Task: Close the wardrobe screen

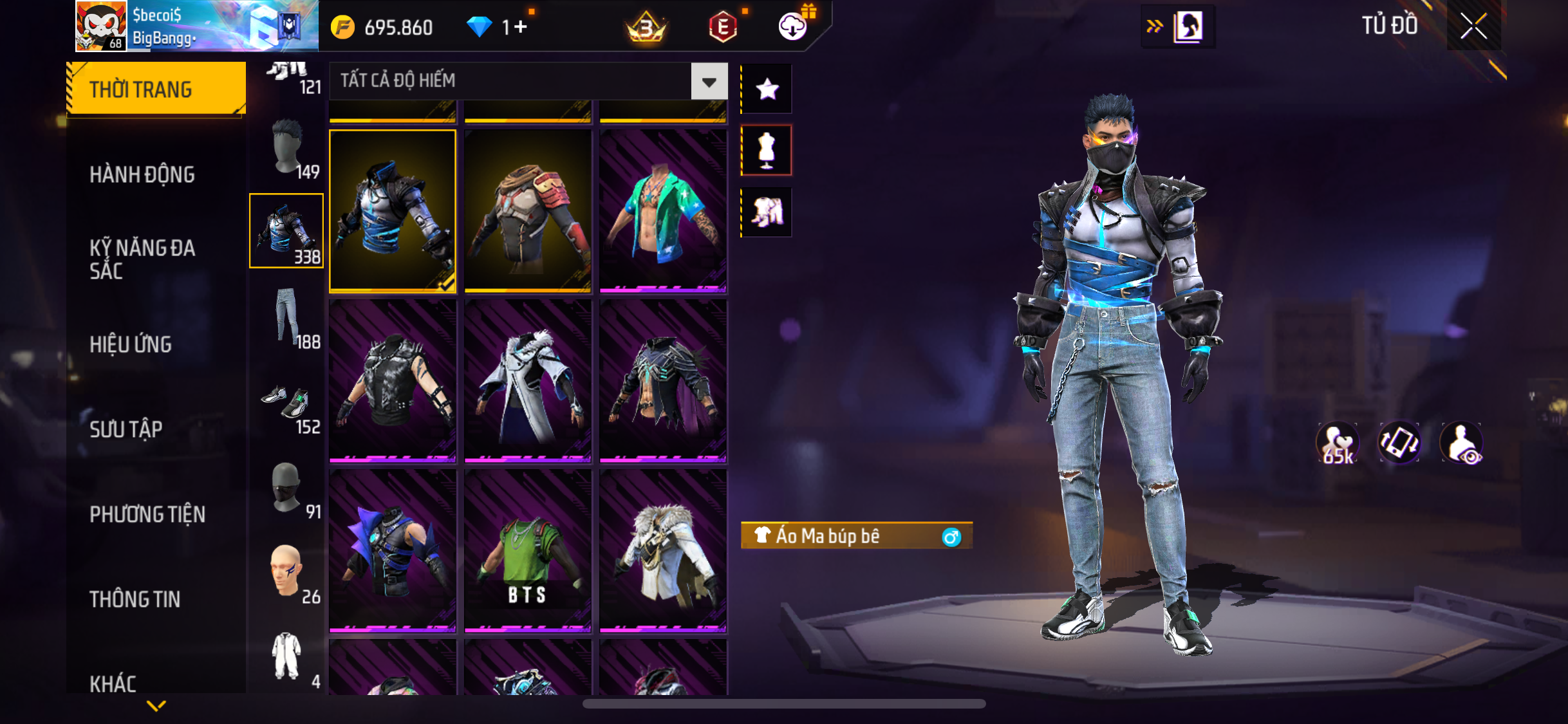Action: (1473, 26)
